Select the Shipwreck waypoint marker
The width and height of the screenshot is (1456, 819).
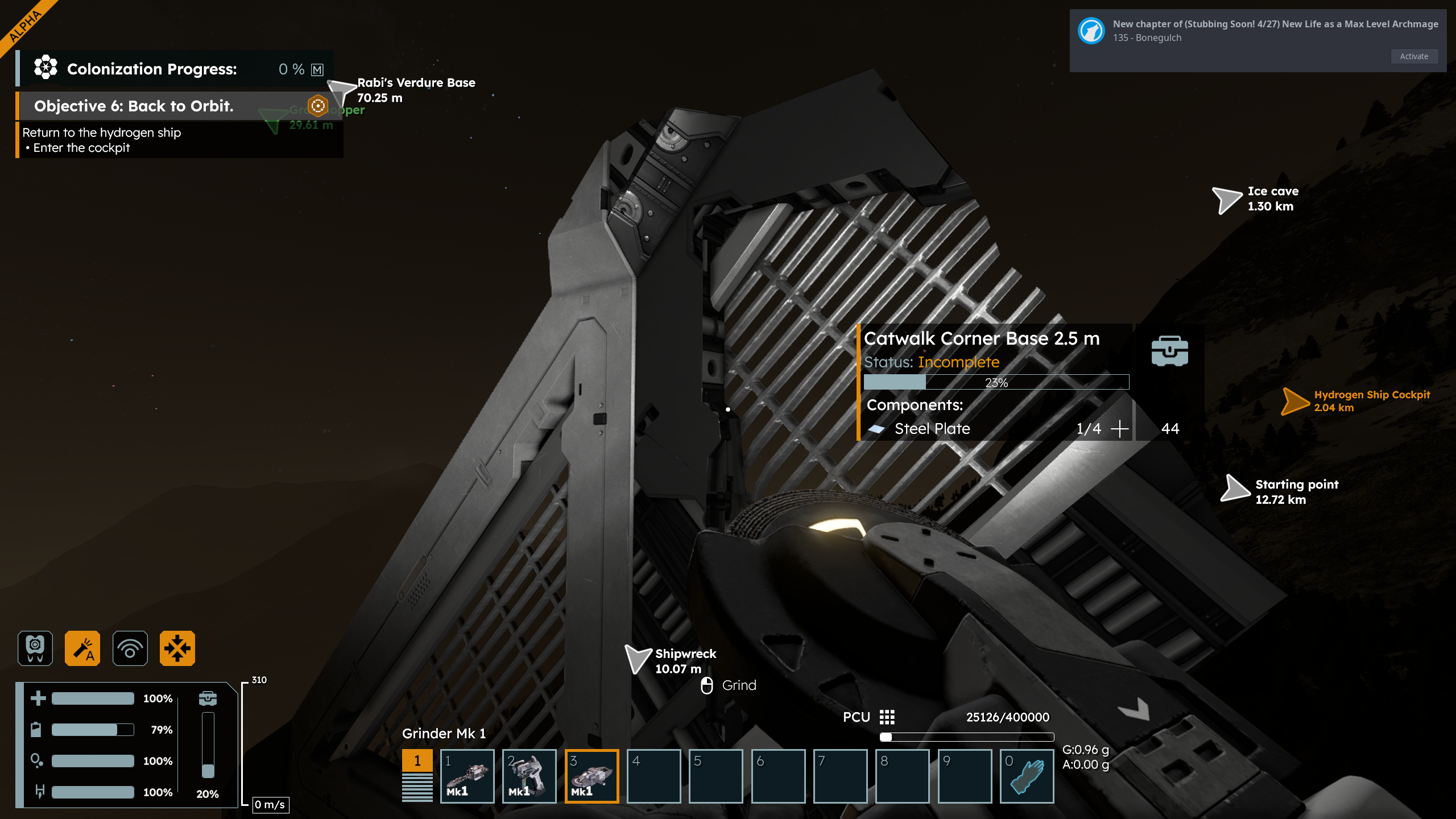point(637,659)
